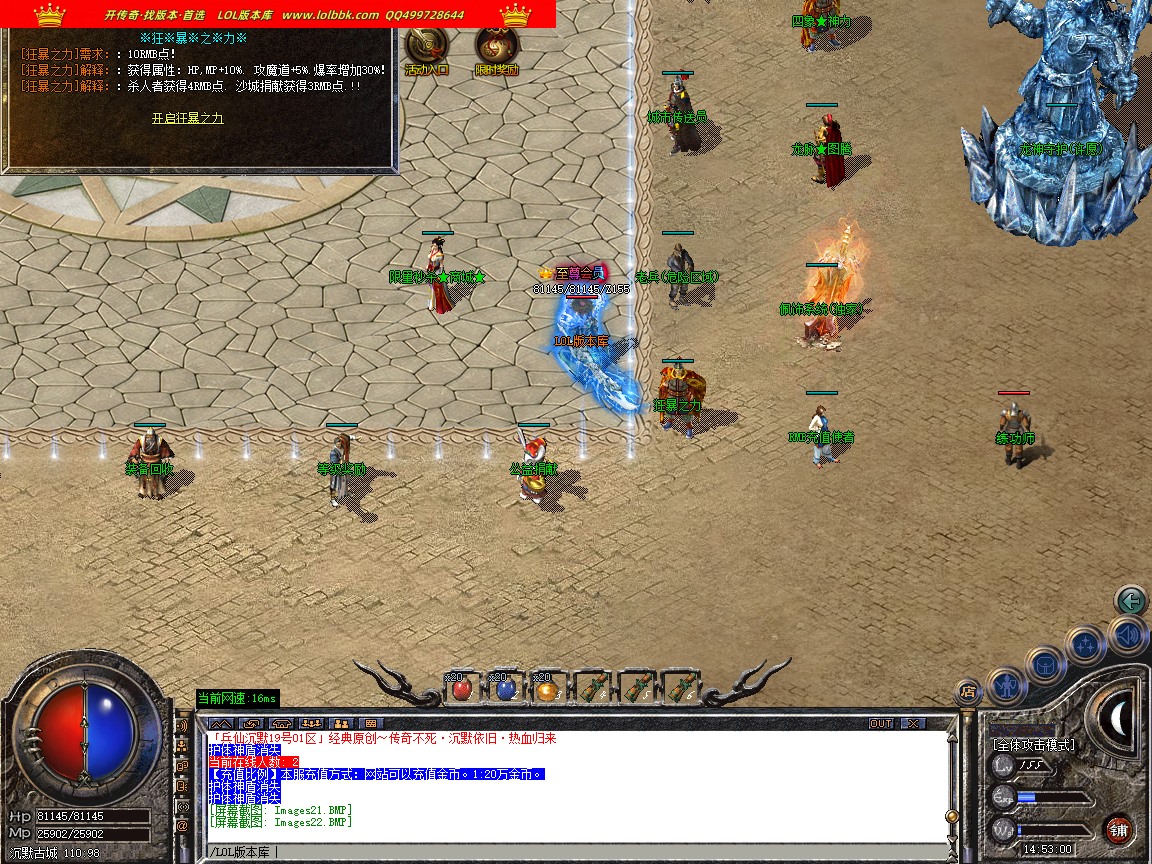Open the character equipment round button
The width and height of the screenshot is (1152, 864).
1005,685
